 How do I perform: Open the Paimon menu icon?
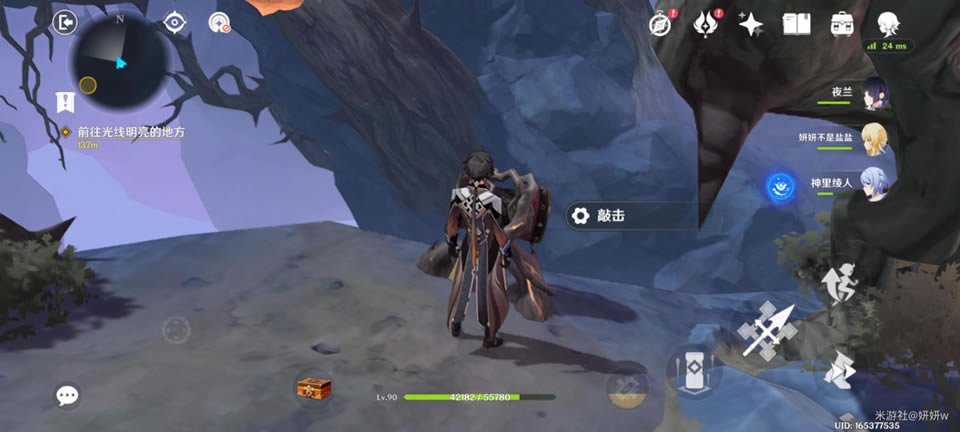(887, 22)
